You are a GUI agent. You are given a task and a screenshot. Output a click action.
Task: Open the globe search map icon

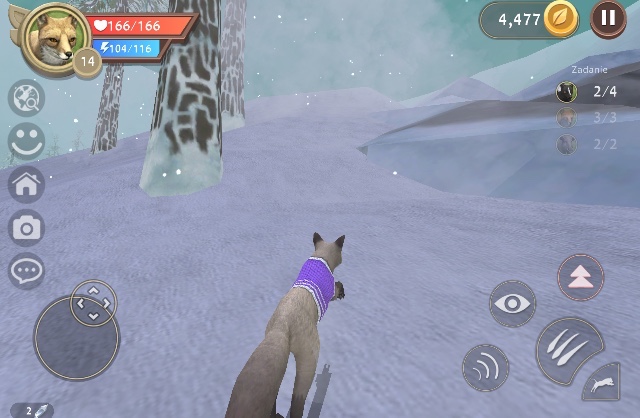click(x=26, y=98)
